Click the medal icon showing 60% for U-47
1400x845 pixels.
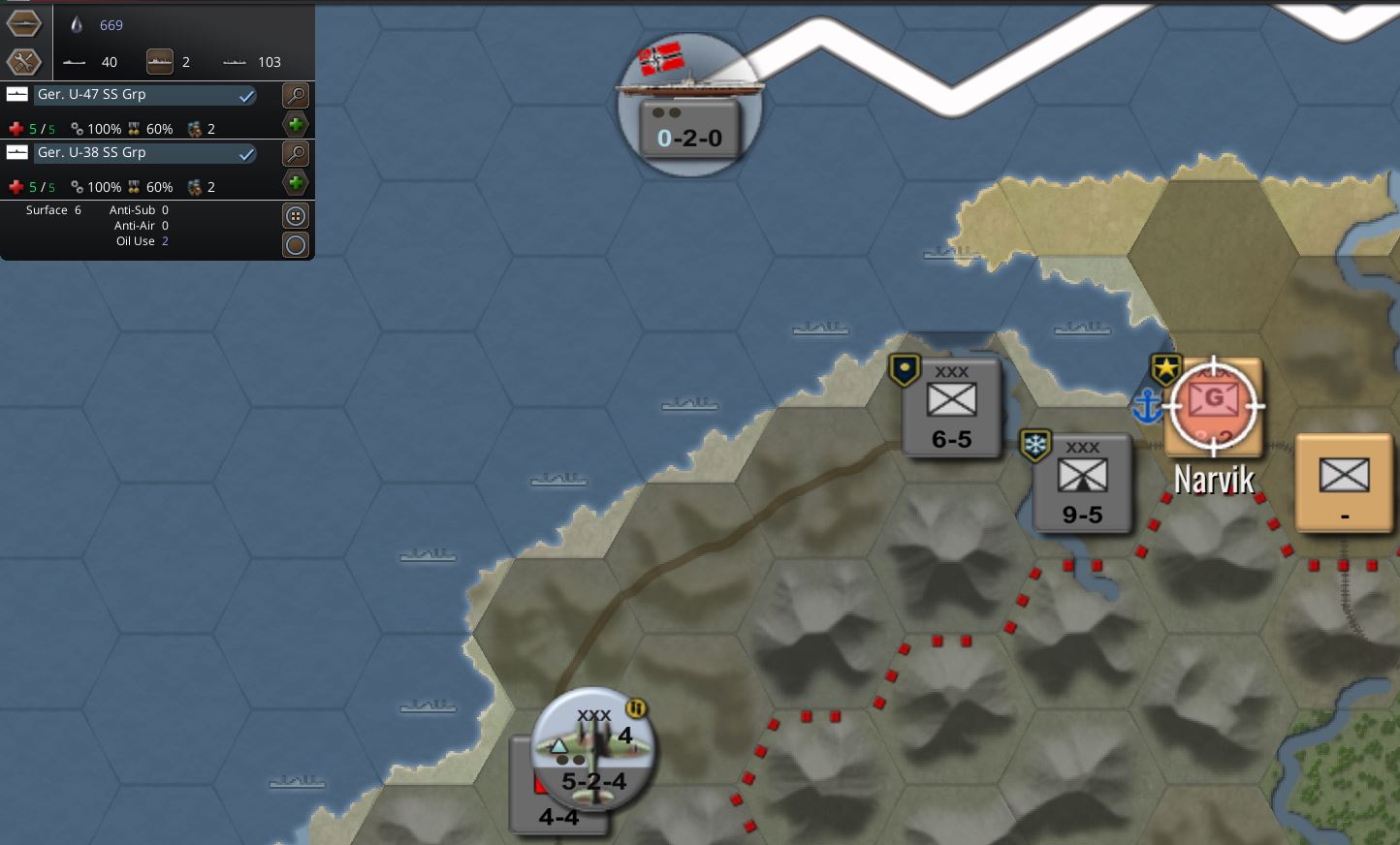pos(136,128)
